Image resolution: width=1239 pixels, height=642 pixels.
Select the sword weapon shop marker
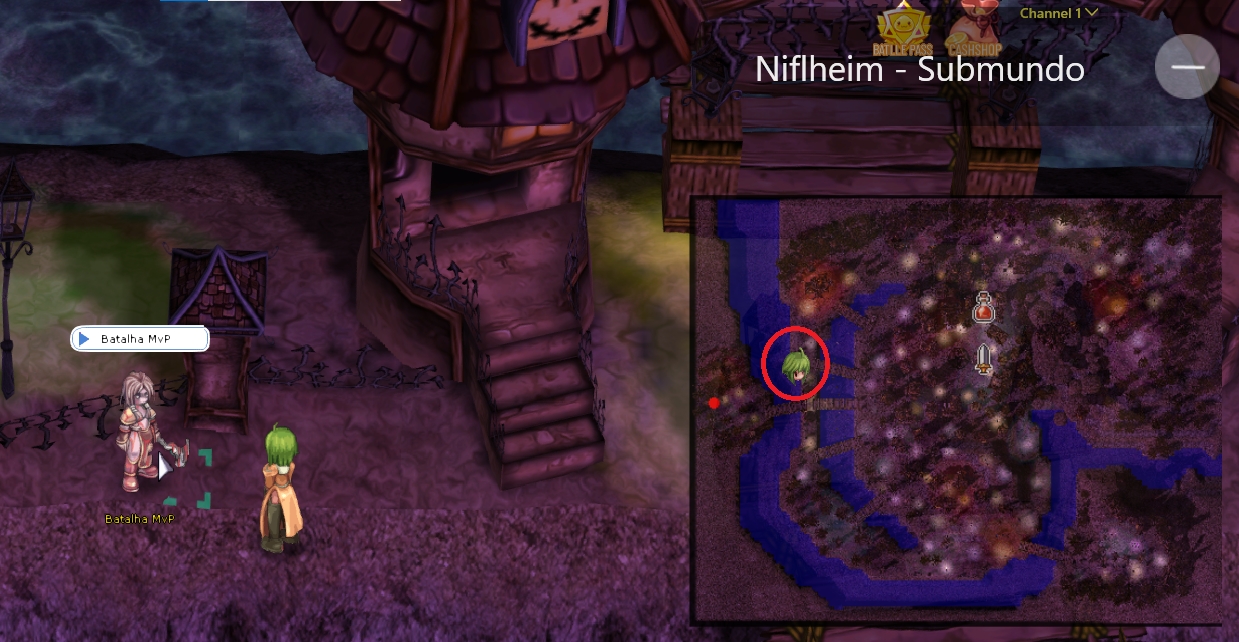[x=984, y=358]
